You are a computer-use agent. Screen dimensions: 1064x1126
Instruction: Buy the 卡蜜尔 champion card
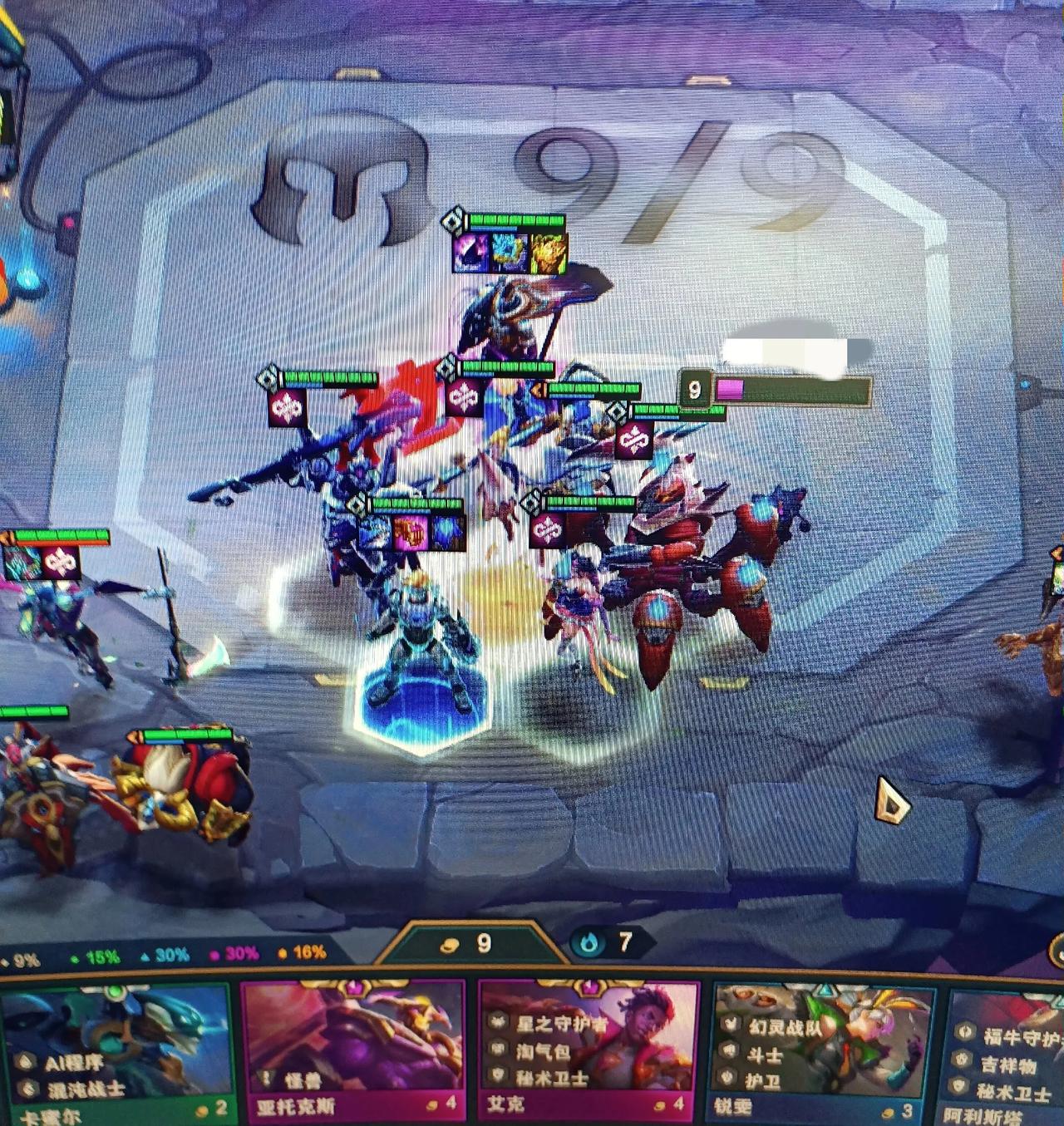[x=116, y=1051]
